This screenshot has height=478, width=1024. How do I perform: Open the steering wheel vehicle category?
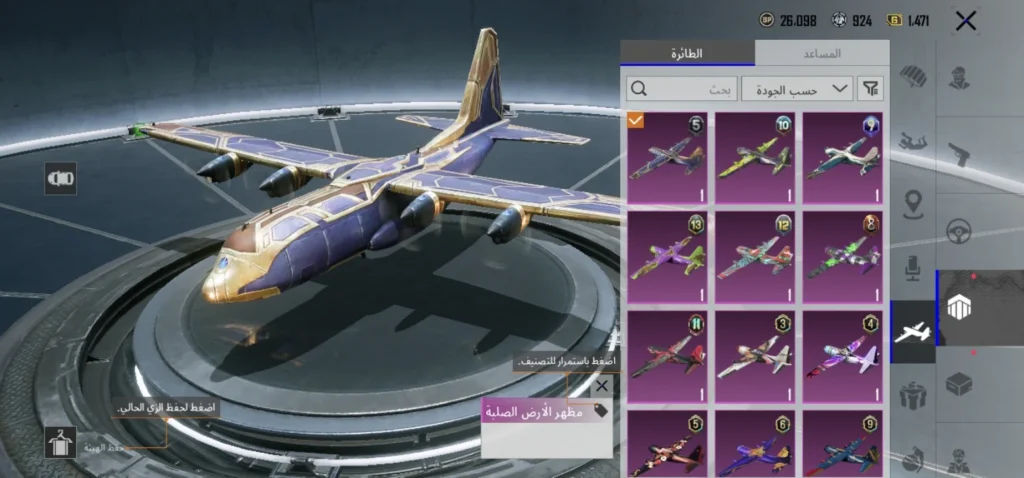tap(960, 232)
